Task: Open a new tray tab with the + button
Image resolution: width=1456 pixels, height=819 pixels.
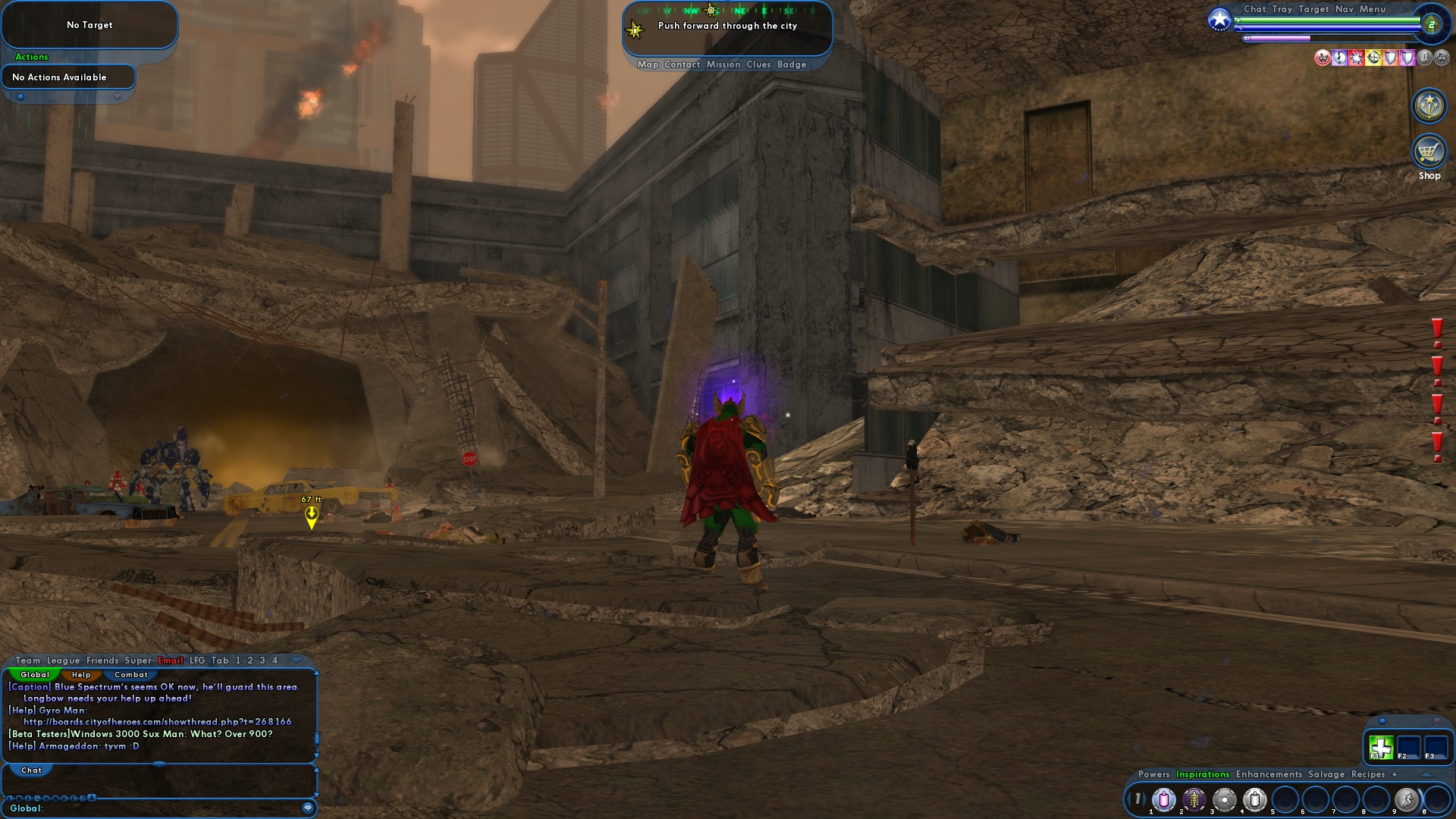Action: pos(1395,774)
